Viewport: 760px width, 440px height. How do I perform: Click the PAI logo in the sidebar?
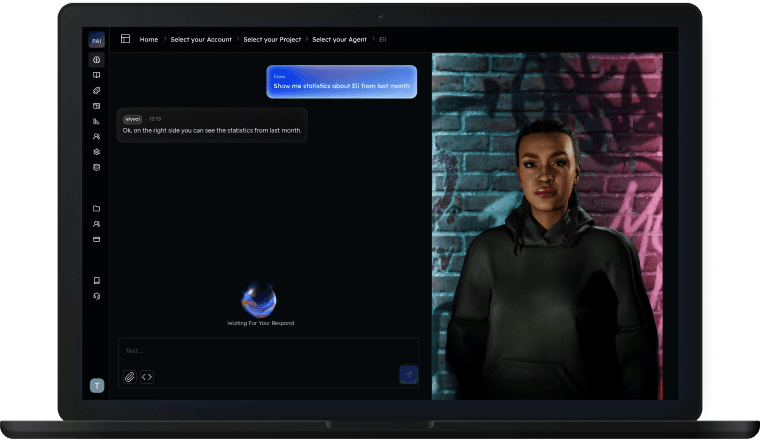(x=97, y=41)
